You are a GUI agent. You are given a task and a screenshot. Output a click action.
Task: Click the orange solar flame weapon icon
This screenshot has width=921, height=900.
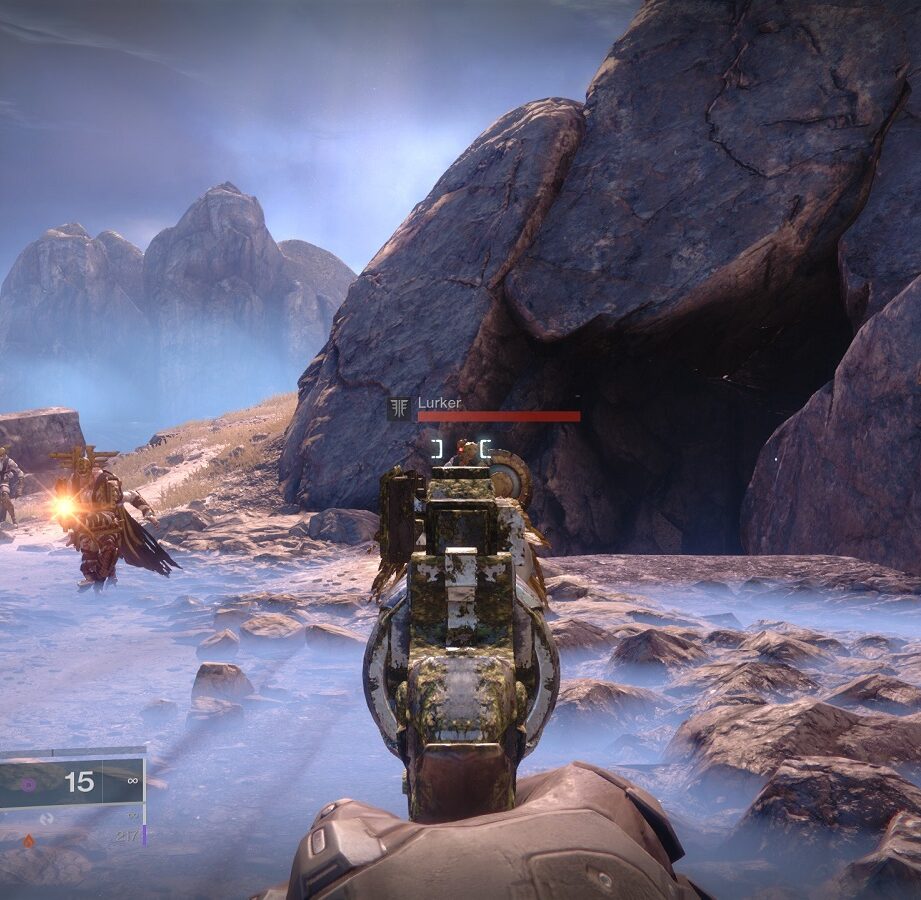coord(28,841)
